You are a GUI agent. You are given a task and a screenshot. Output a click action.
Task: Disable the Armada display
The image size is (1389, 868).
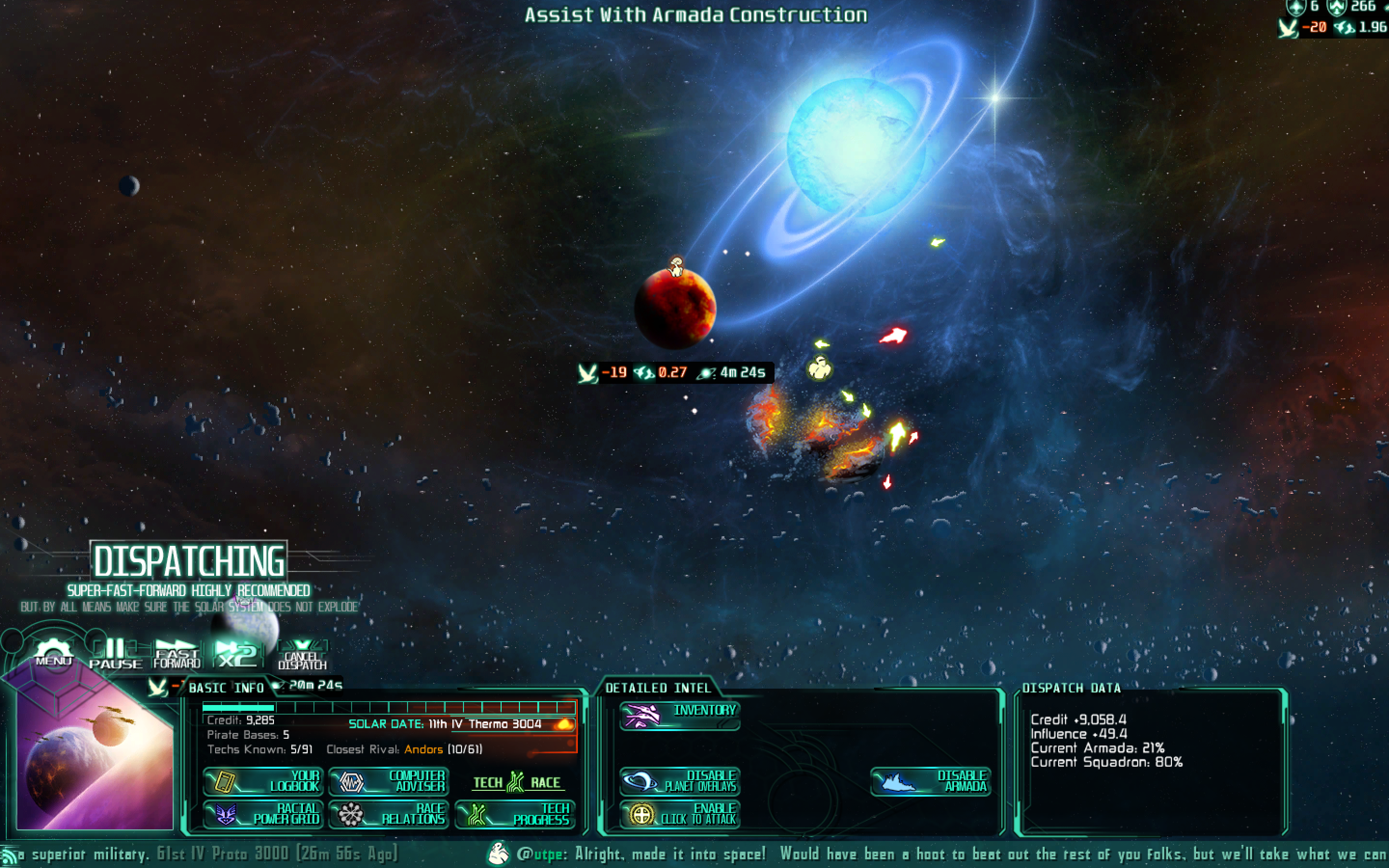(x=930, y=781)
